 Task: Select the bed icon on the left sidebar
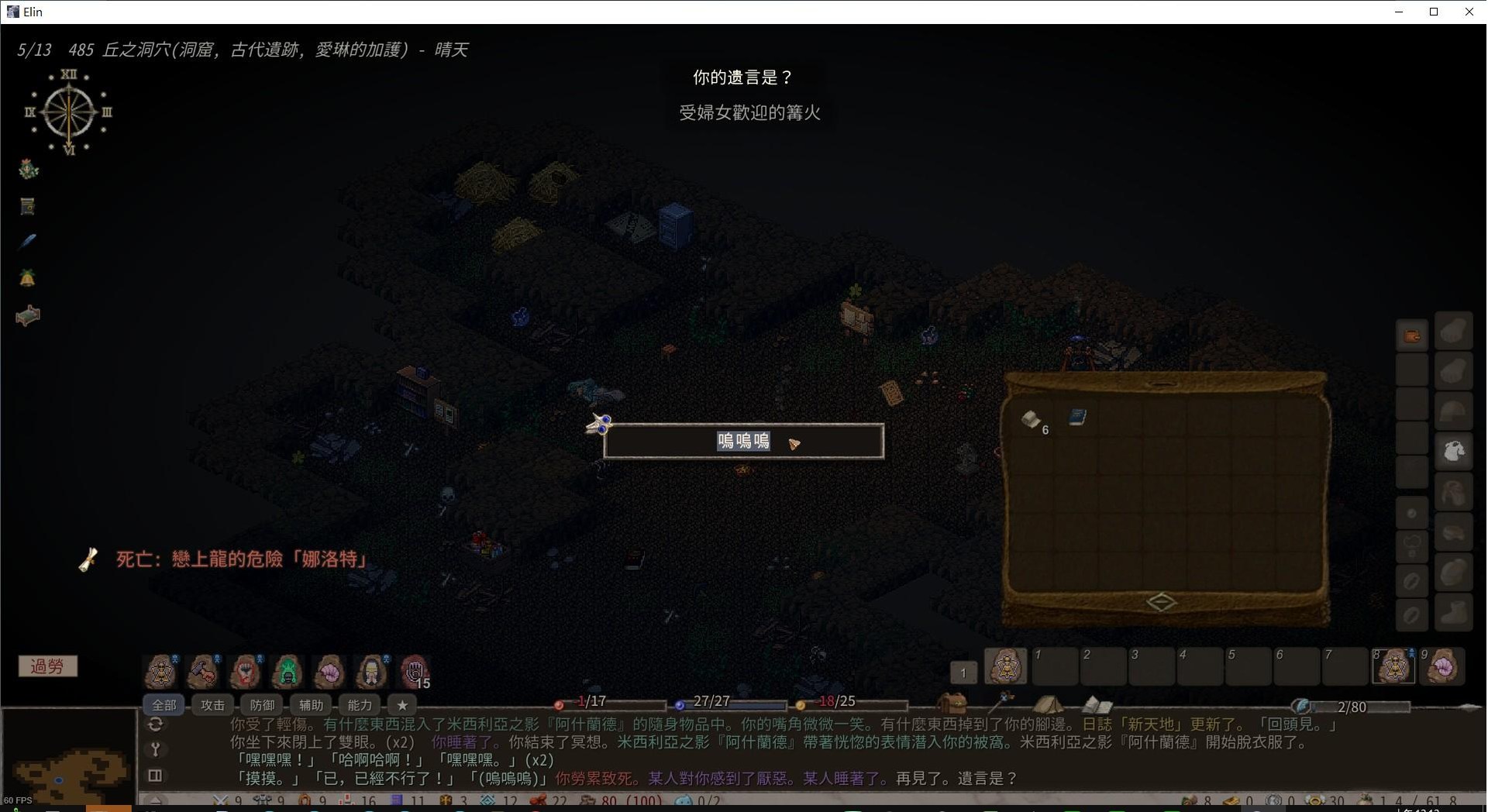click(x=27, y=315)
